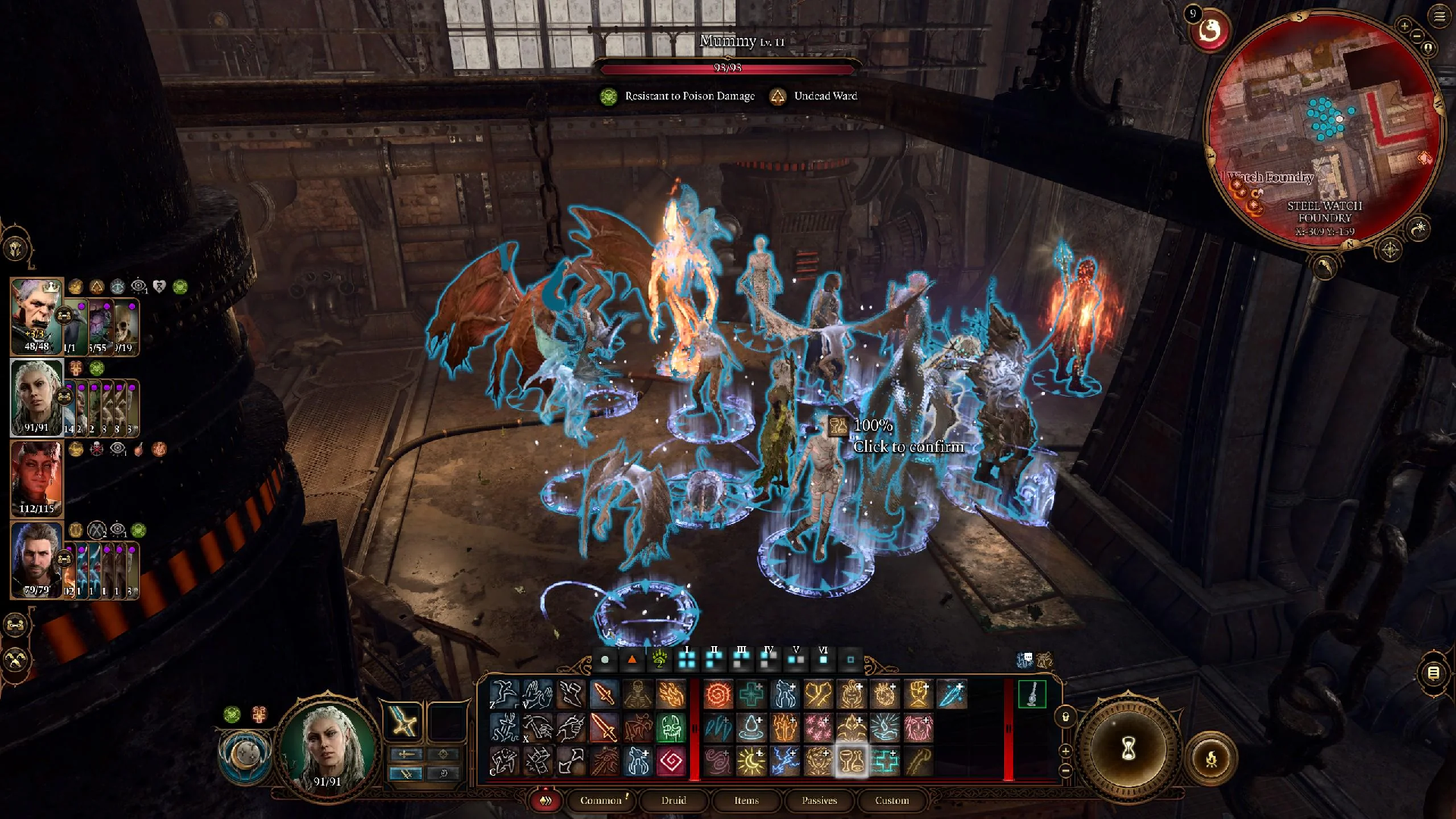
Task: Open the Items hotbar tab
Action: click(x=746, y=800)
